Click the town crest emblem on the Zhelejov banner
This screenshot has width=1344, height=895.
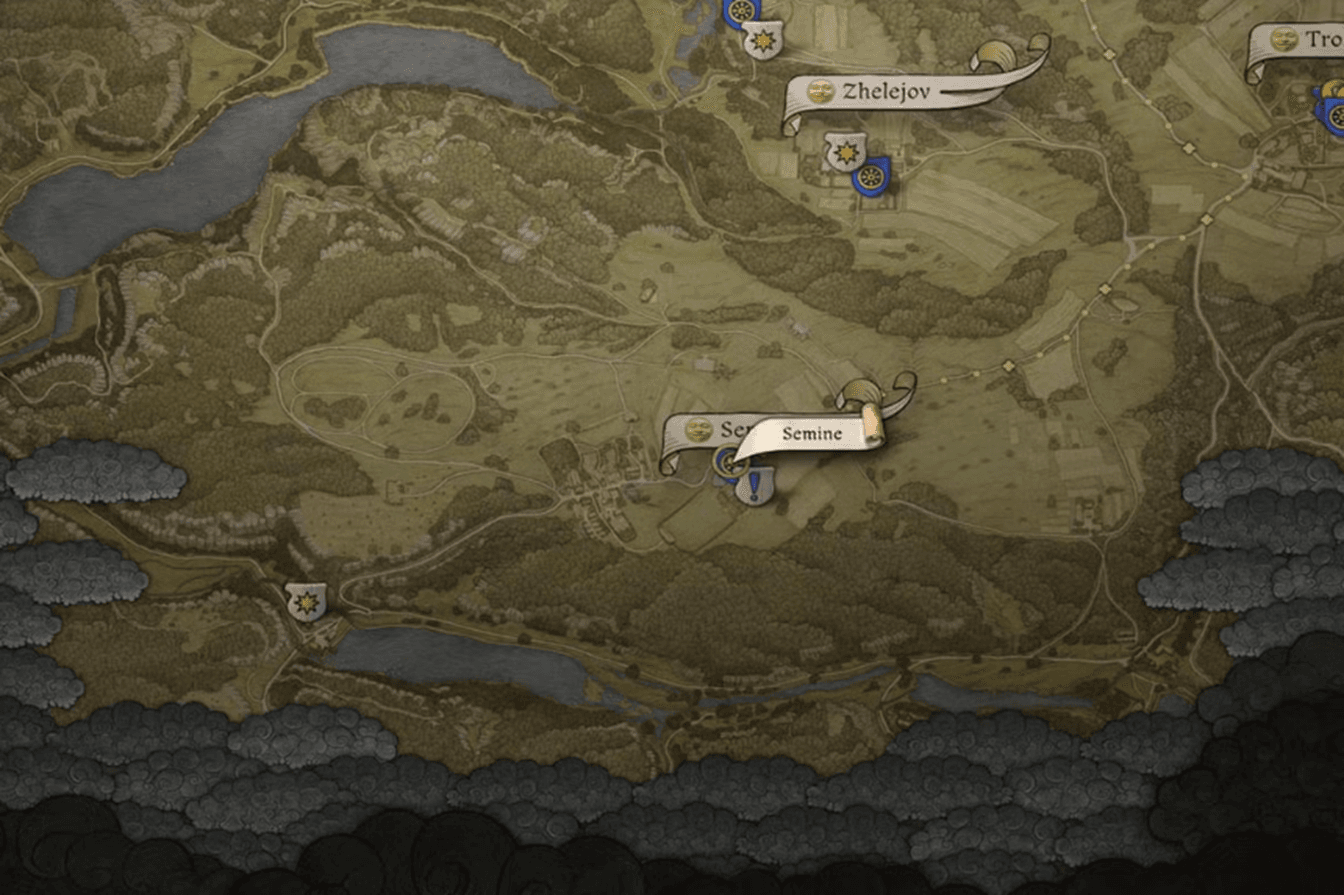point(820,89)
